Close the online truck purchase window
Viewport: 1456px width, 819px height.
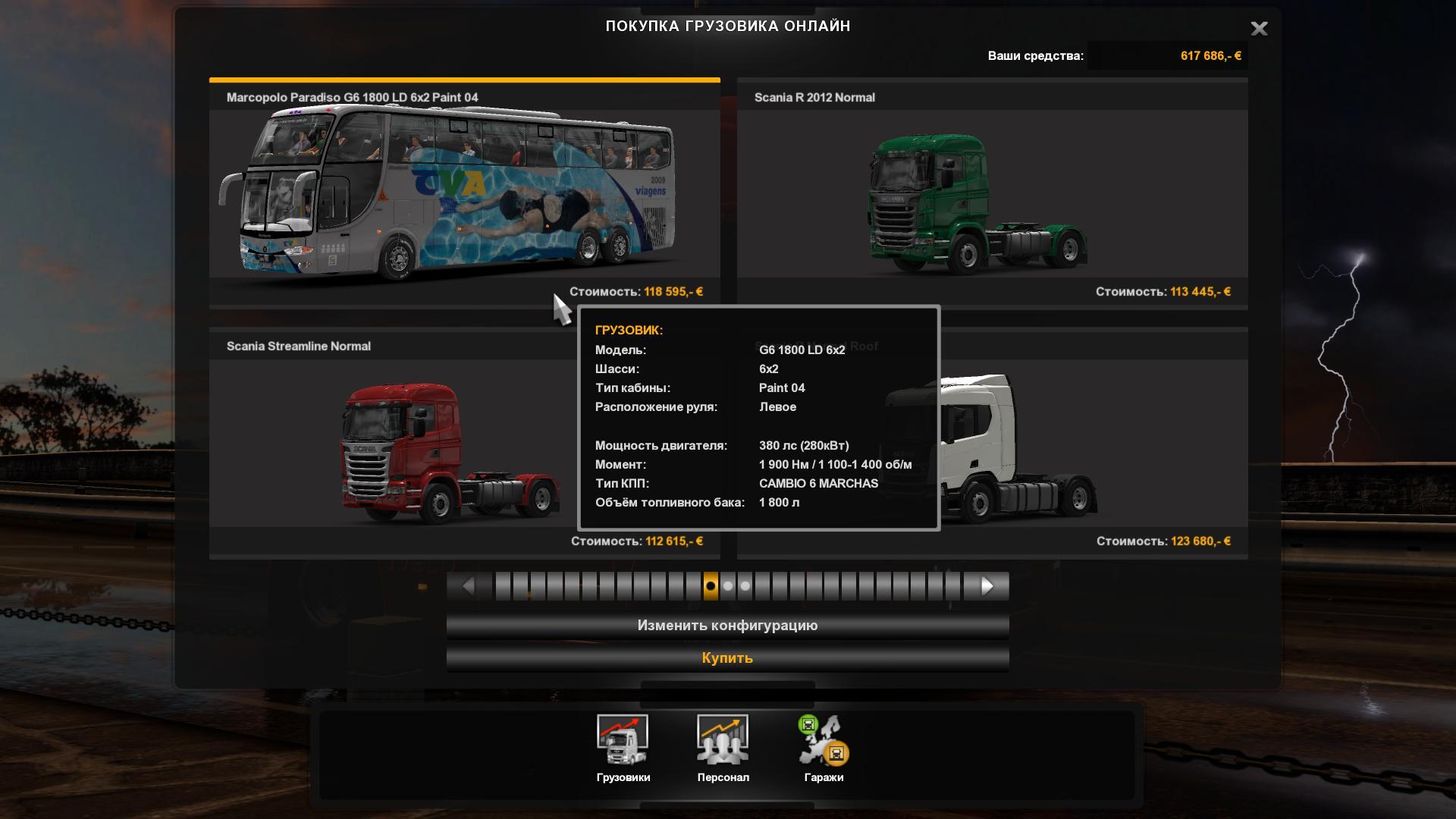click(x=1259, y=29)
